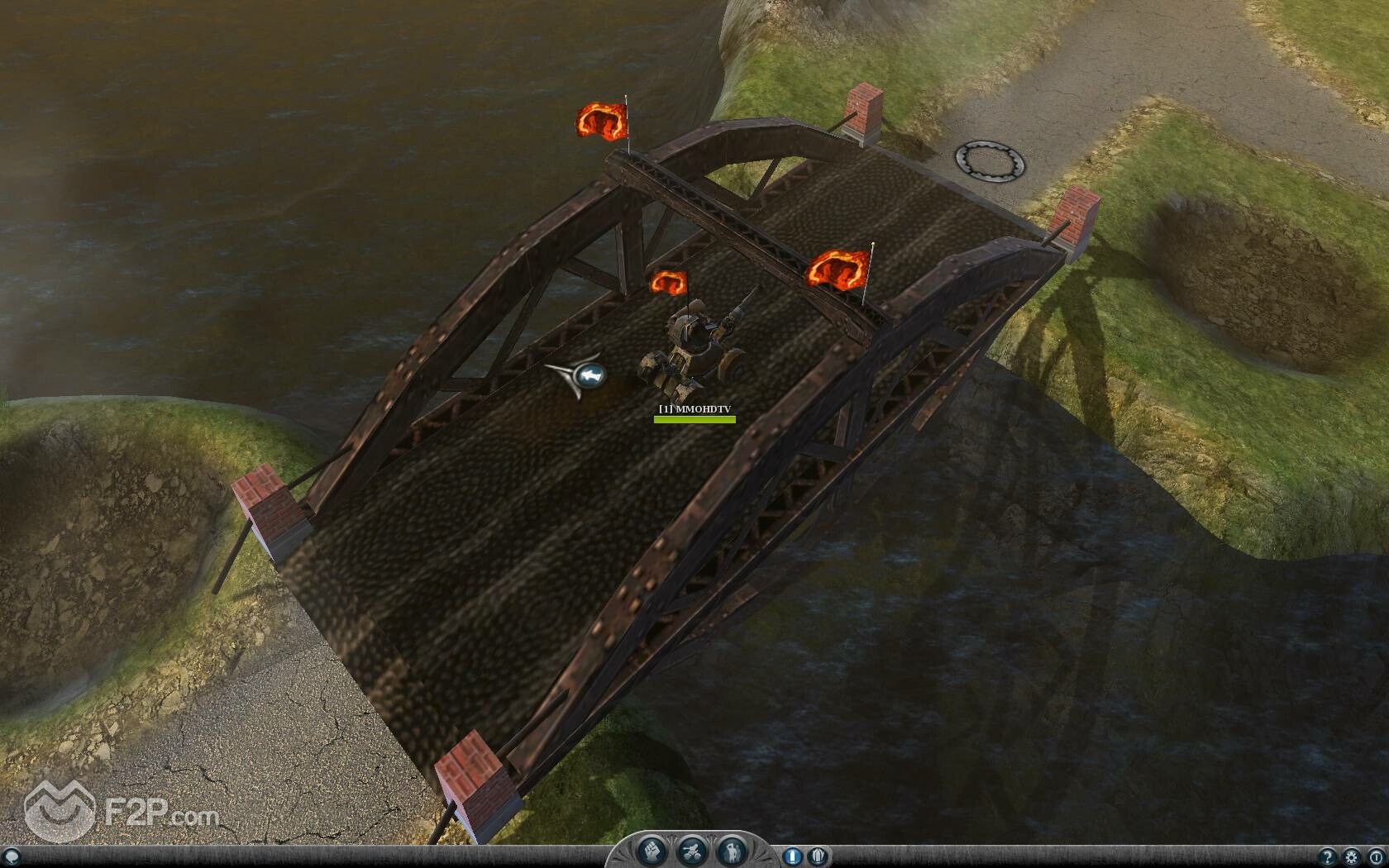1389x868 pixels.
Task: Open the chat speech bubble button
Action: pyautogui.click(x=11, y=857)
